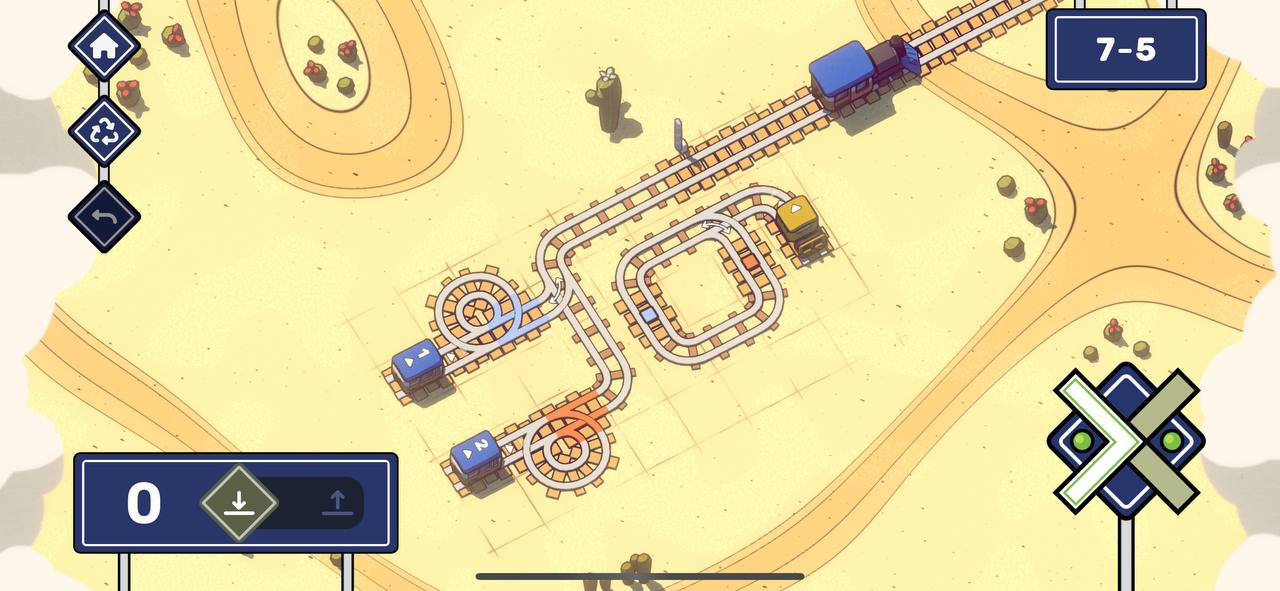
Task: Go to the home menu
Action: 104,46
